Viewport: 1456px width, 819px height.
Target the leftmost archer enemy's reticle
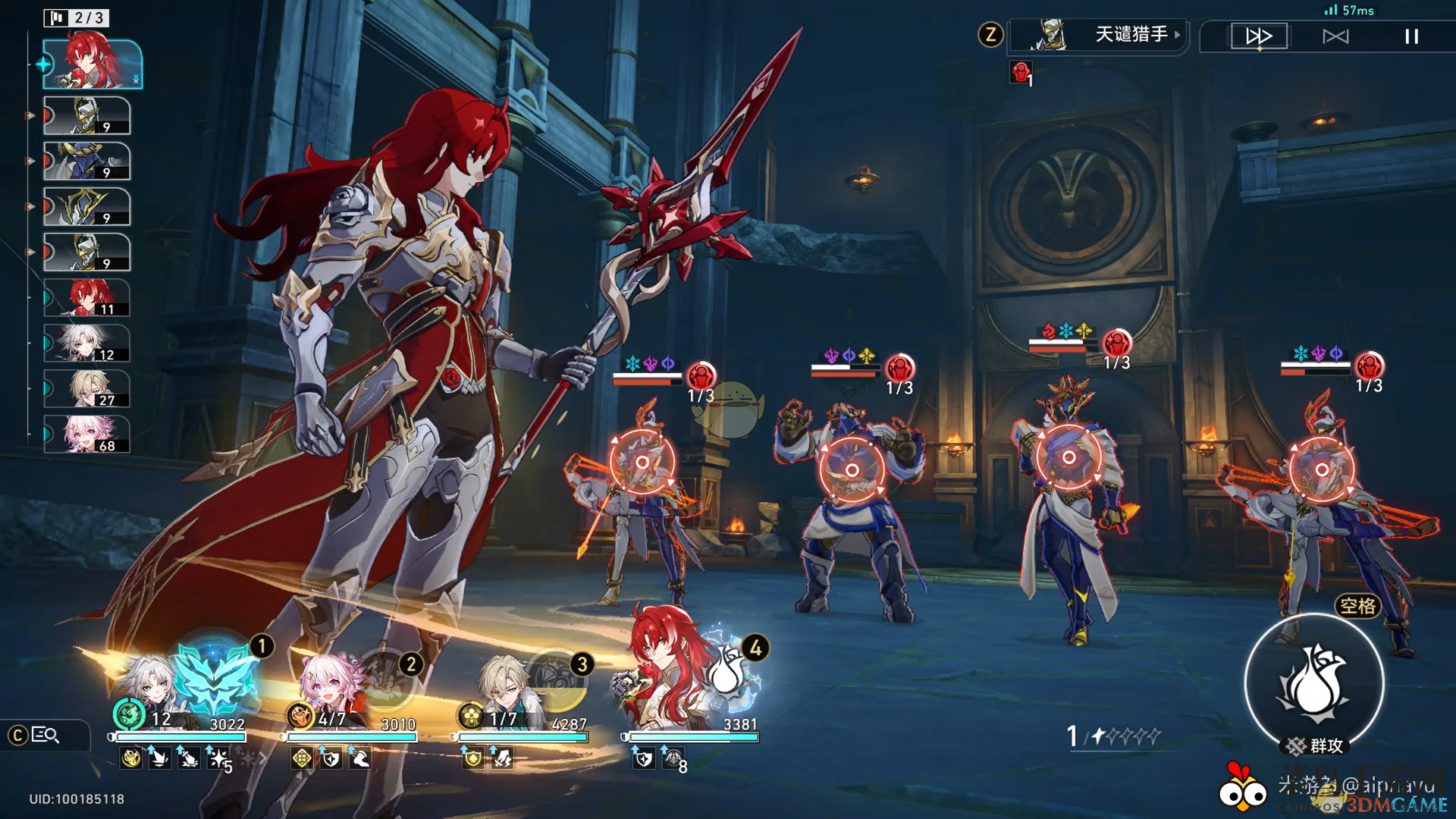[642, 462]
